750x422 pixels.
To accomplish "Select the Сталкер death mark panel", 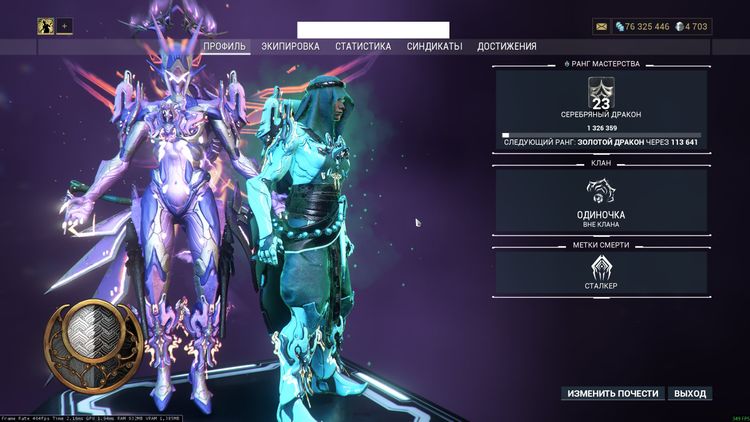I will pyautogui.click(x=601, y=274).
